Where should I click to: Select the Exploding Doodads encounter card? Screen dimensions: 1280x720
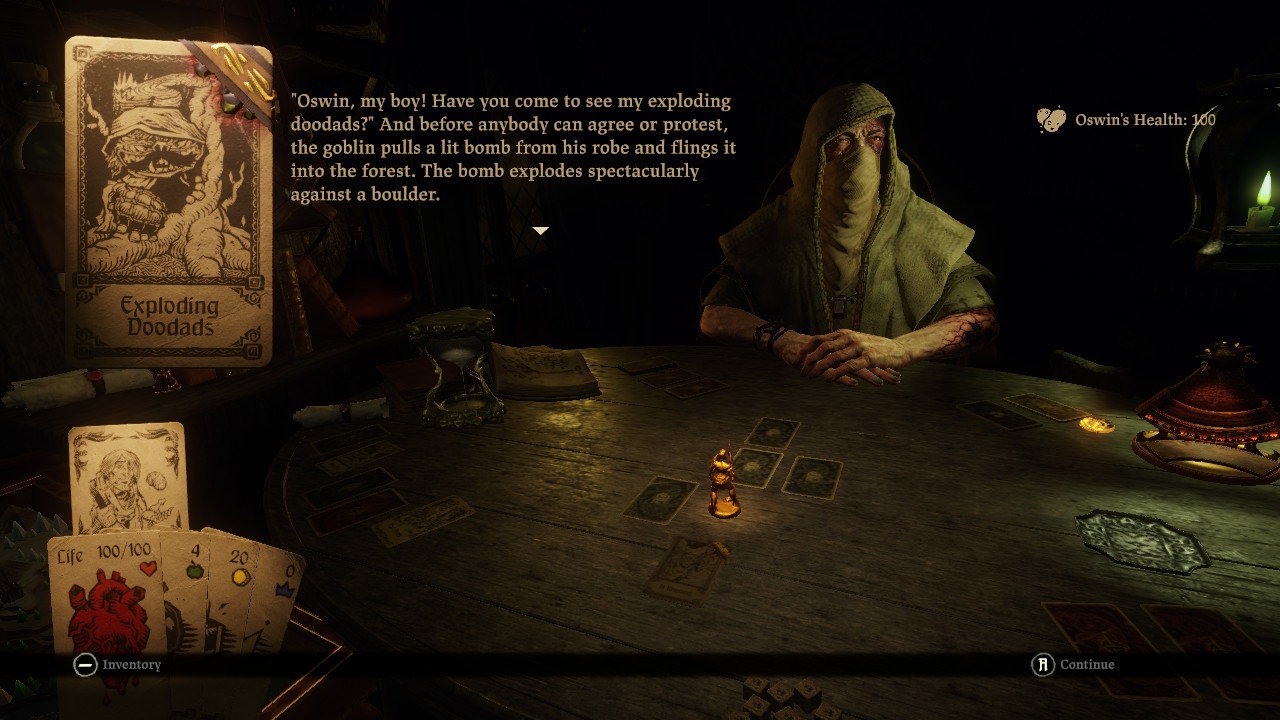(x=168, y=200)
